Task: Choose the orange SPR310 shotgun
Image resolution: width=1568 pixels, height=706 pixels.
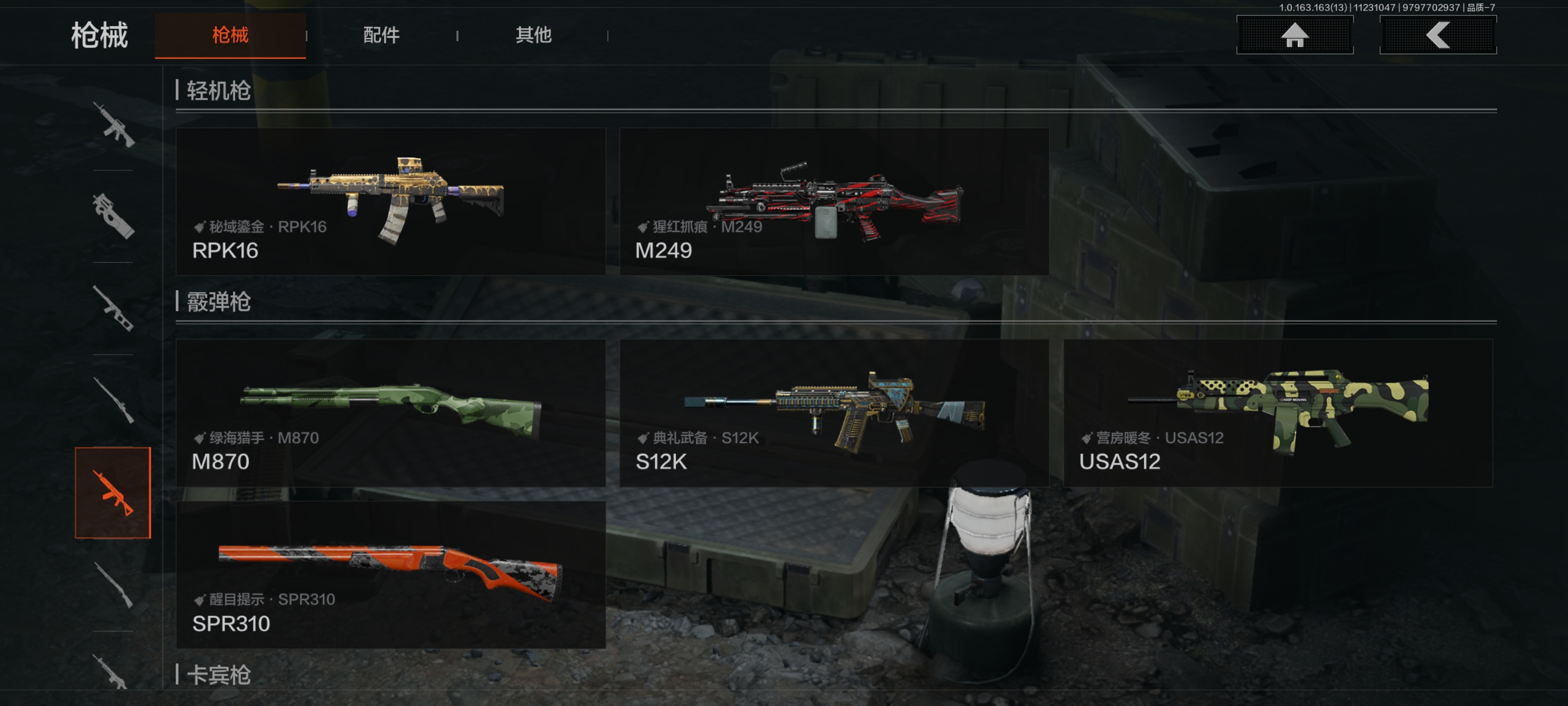Action: [390, 574]
